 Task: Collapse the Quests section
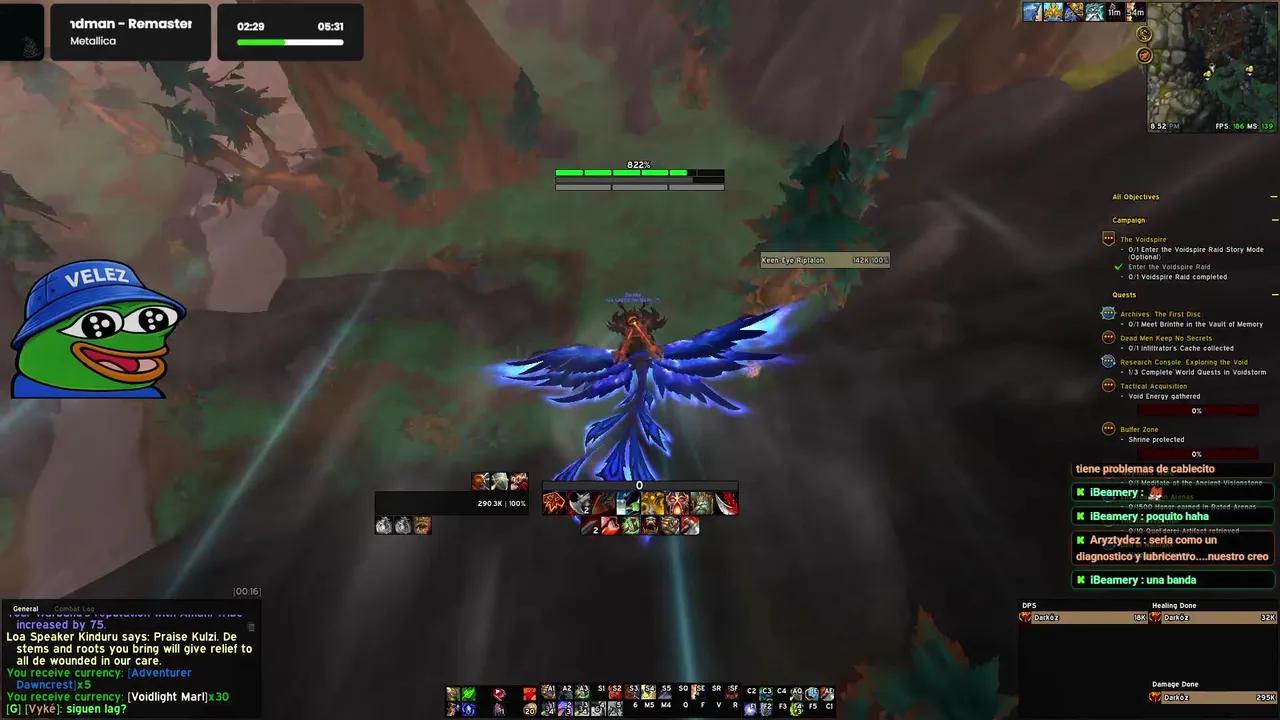1274,294
